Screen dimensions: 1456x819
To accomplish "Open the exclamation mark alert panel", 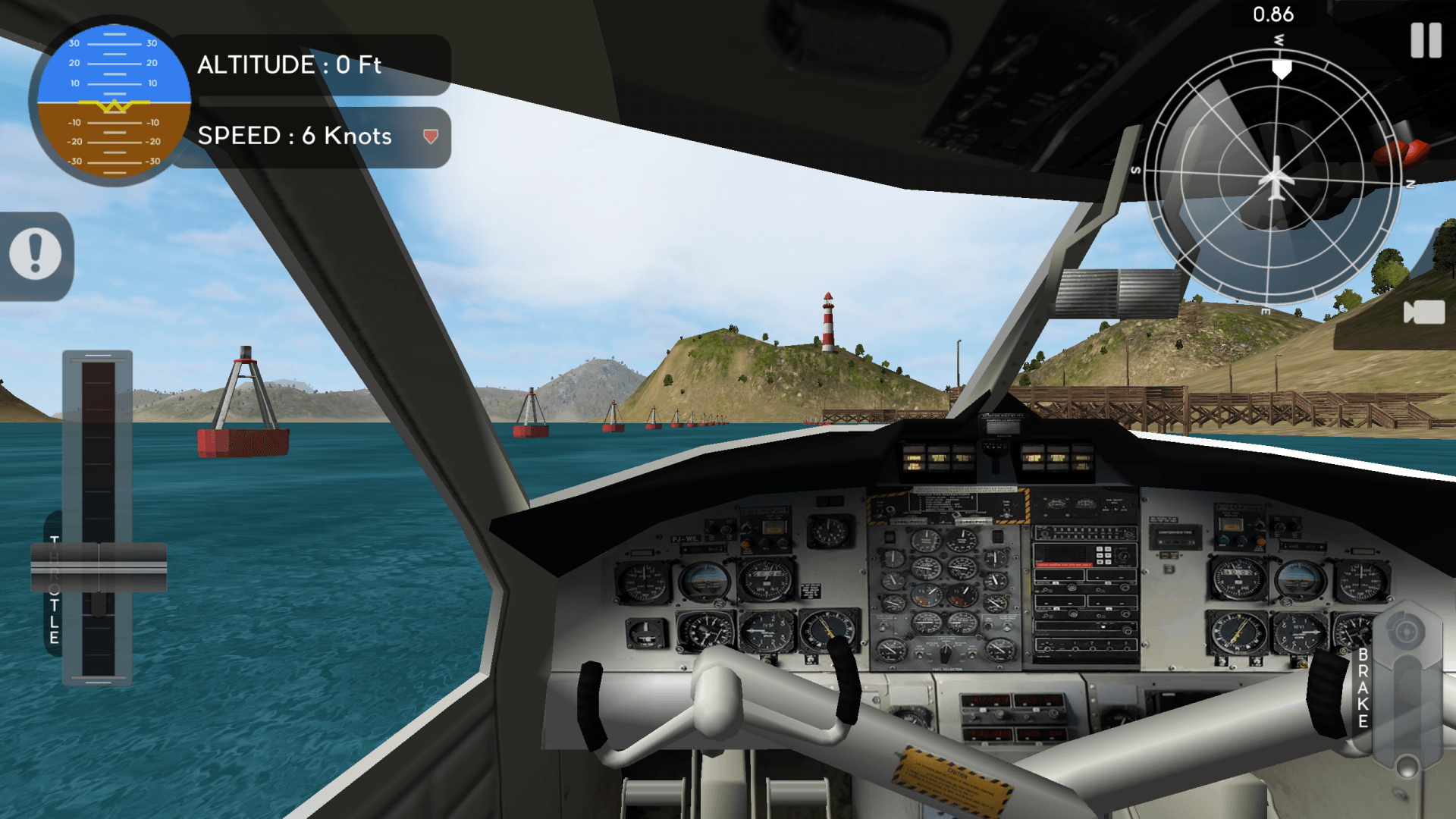I will 36,254.
